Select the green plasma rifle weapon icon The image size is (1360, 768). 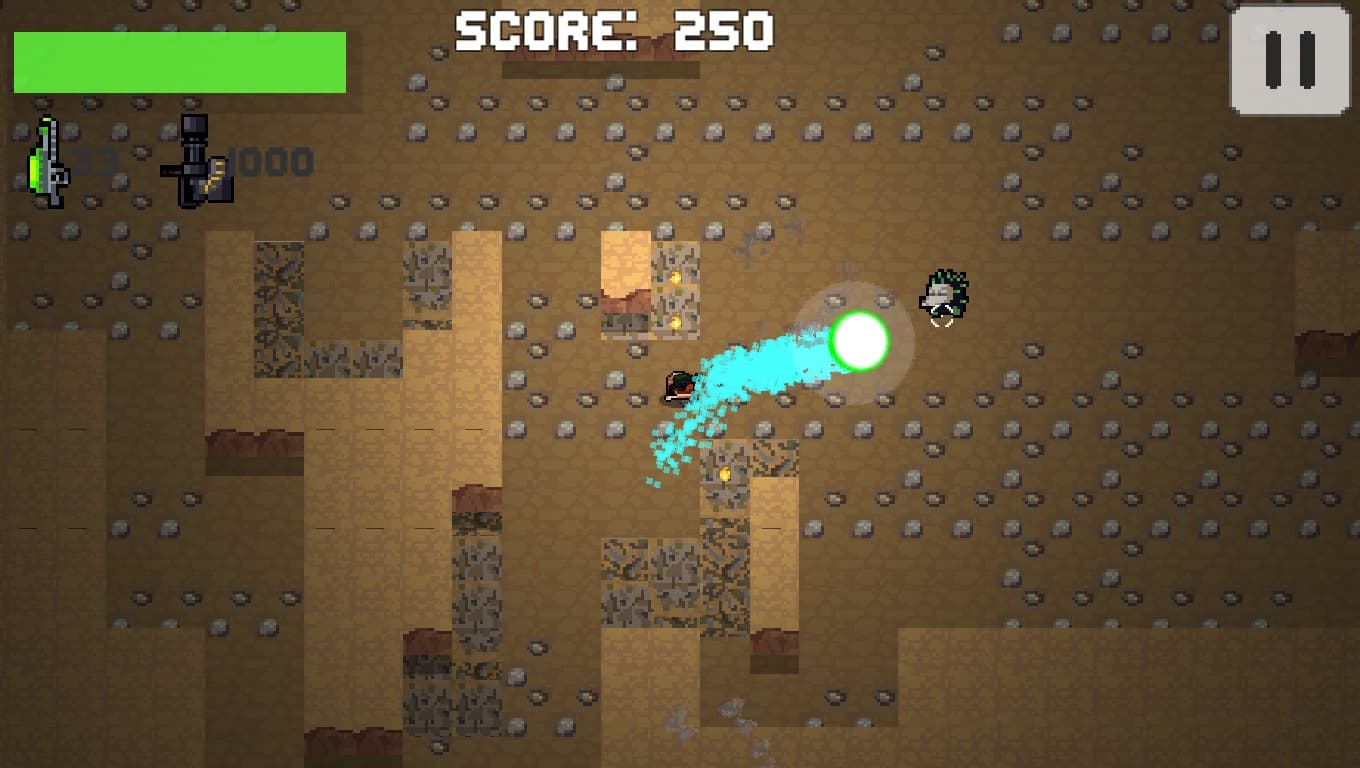(47, 162)
